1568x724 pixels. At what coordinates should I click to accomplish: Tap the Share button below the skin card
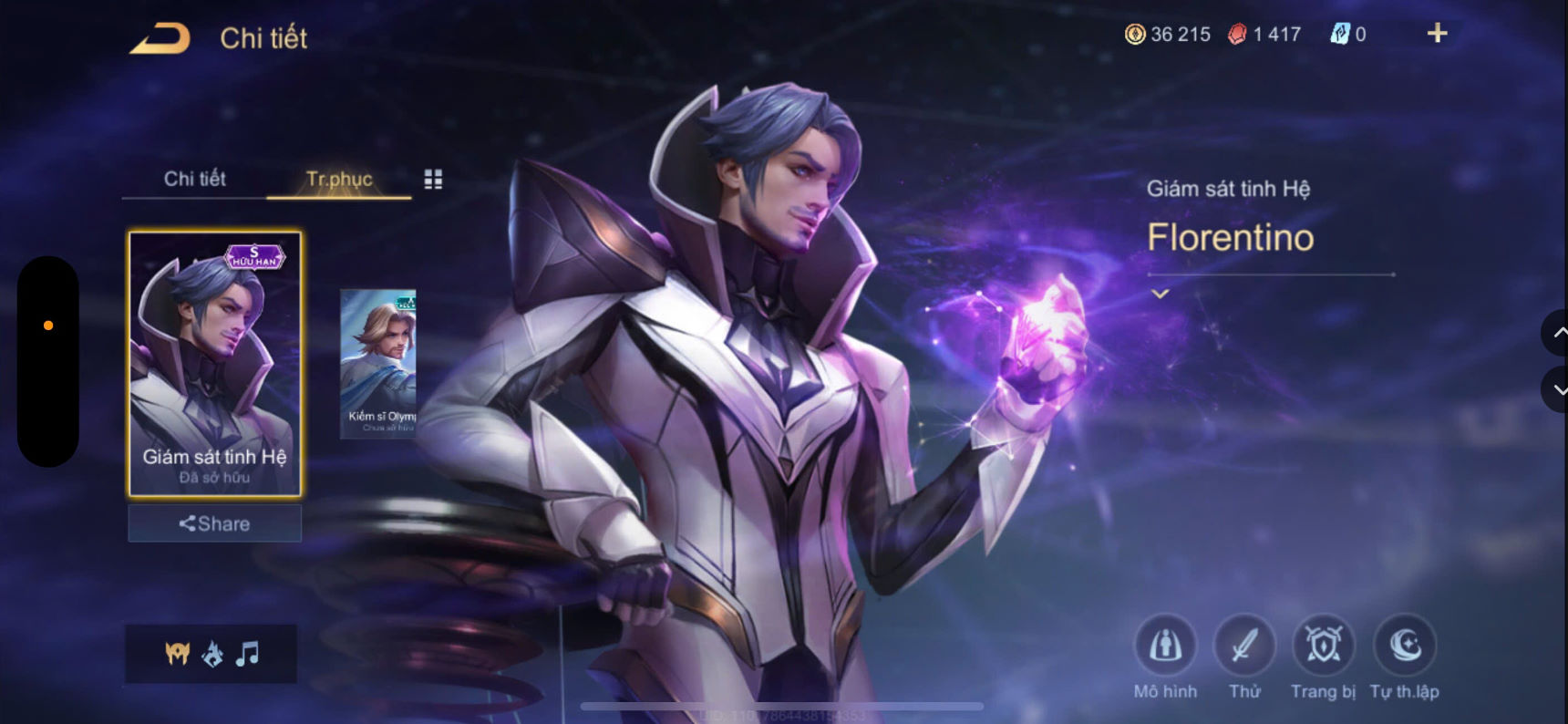[214, 523]
